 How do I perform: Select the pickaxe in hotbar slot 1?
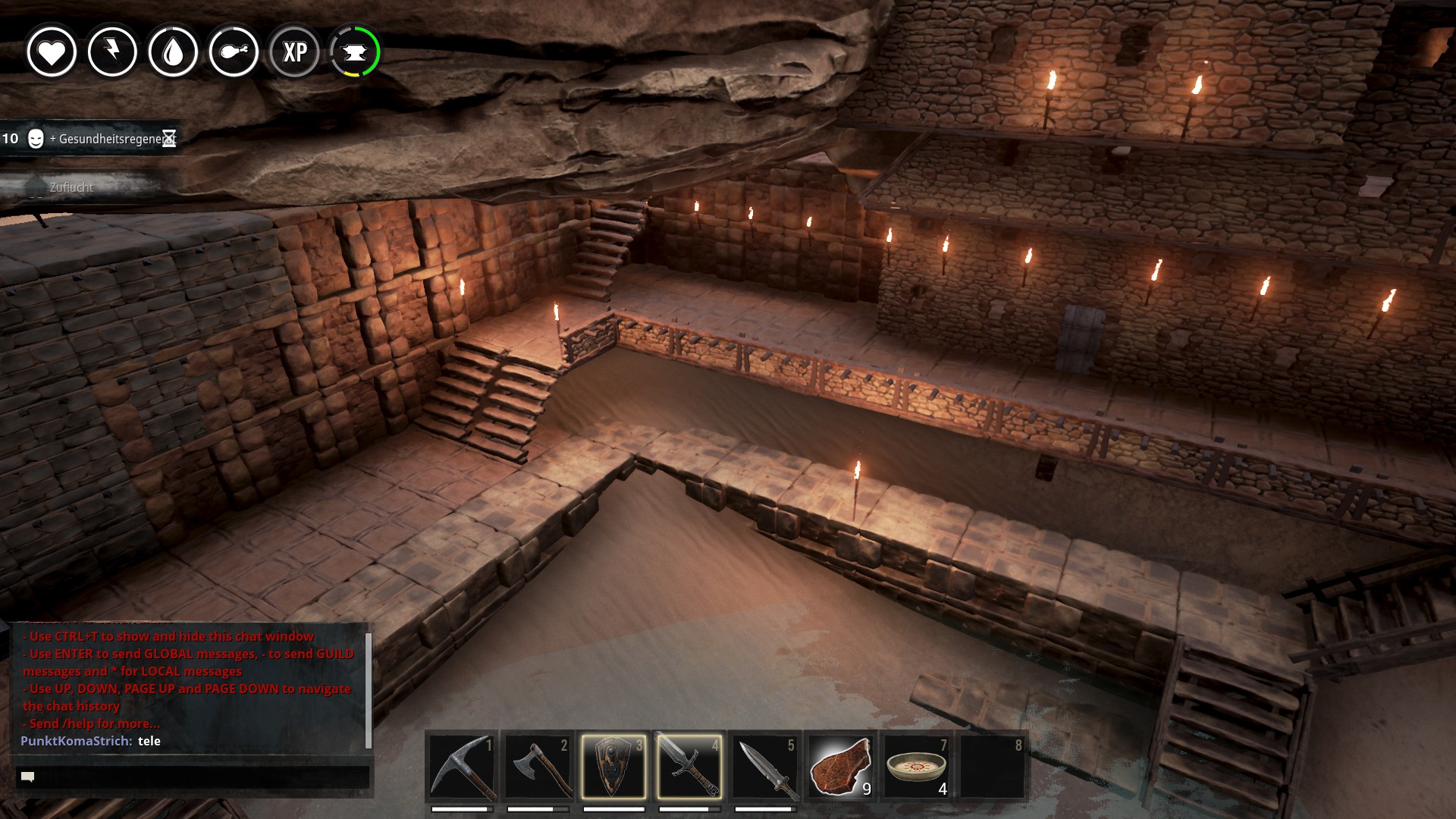[x=463, y=766]
